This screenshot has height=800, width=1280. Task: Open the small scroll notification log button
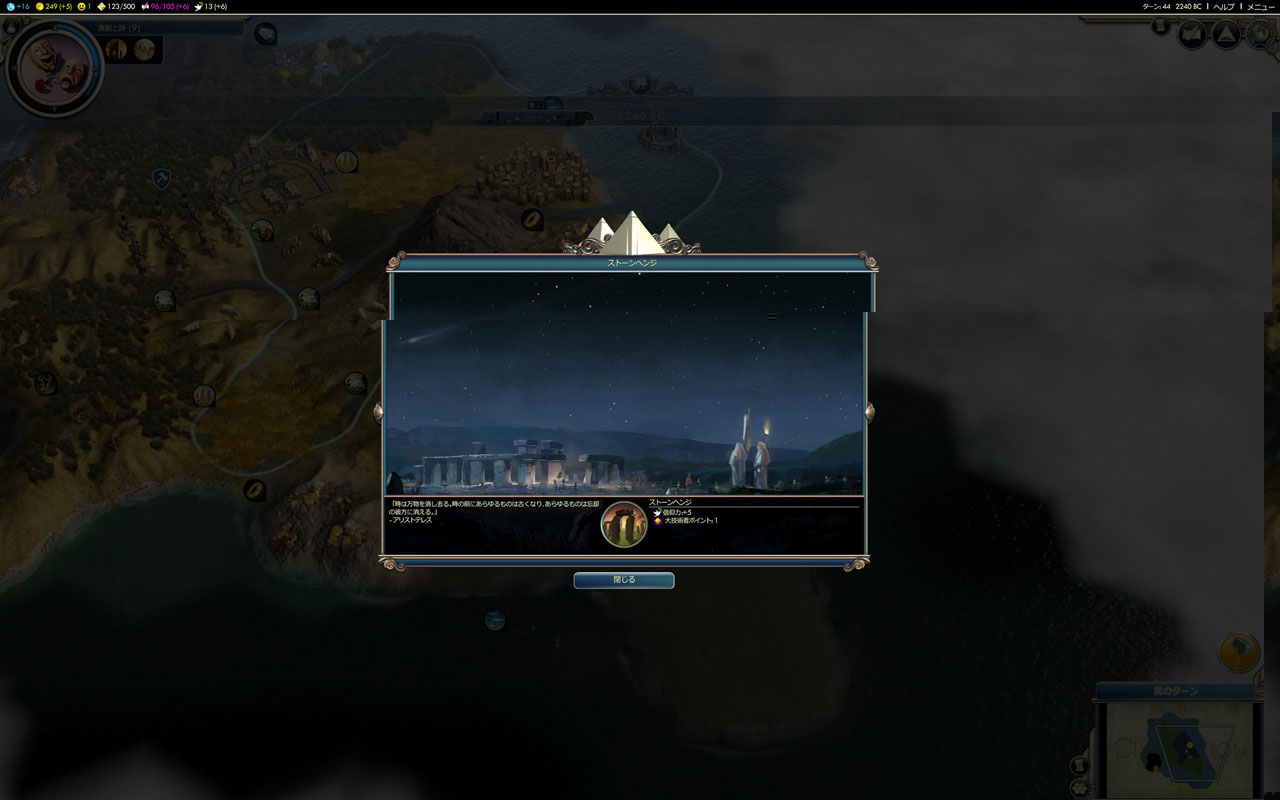pyautogui.click(x=1161, y=26)
